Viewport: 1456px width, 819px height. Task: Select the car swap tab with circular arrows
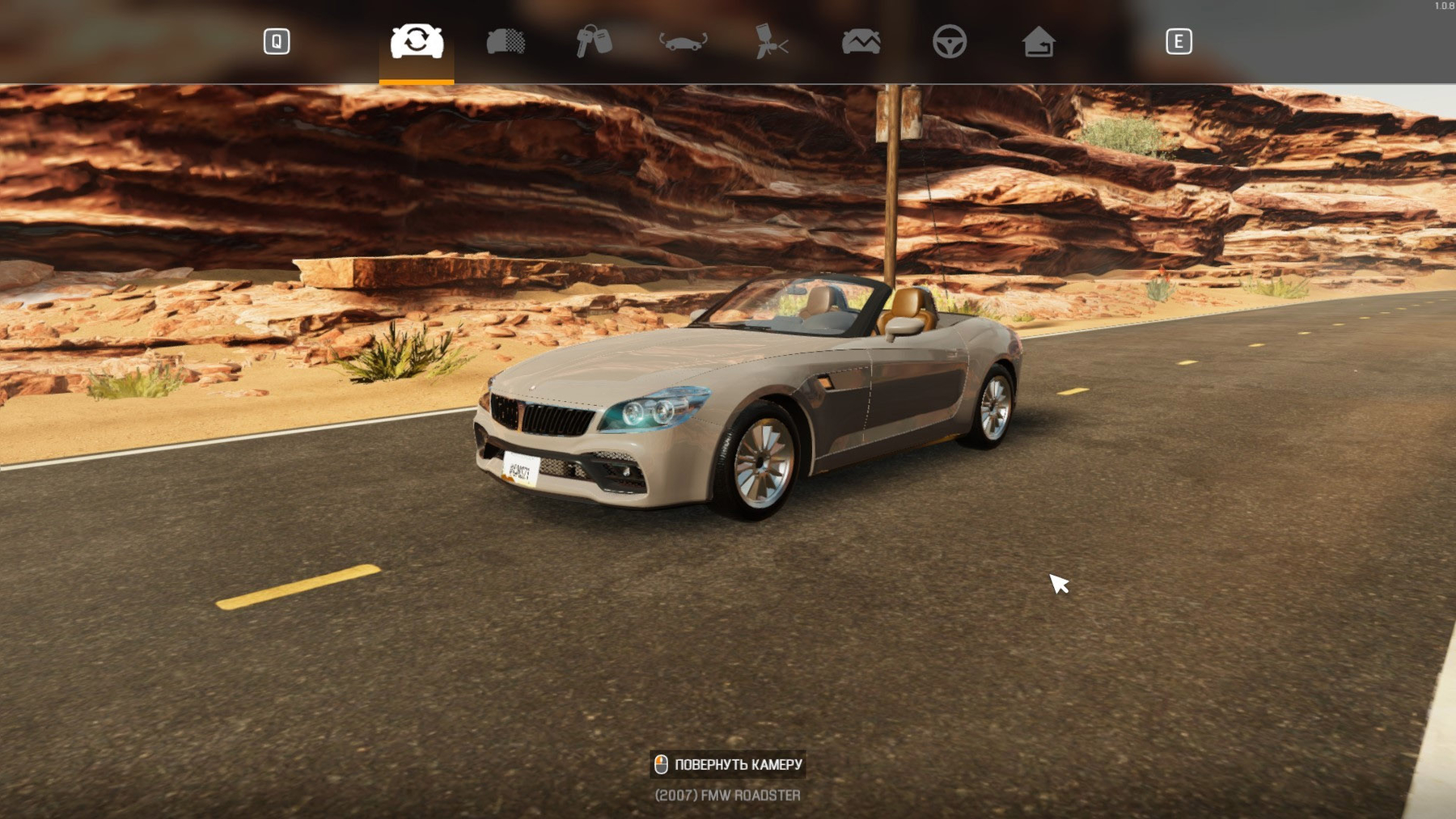[x=417, y=41]
